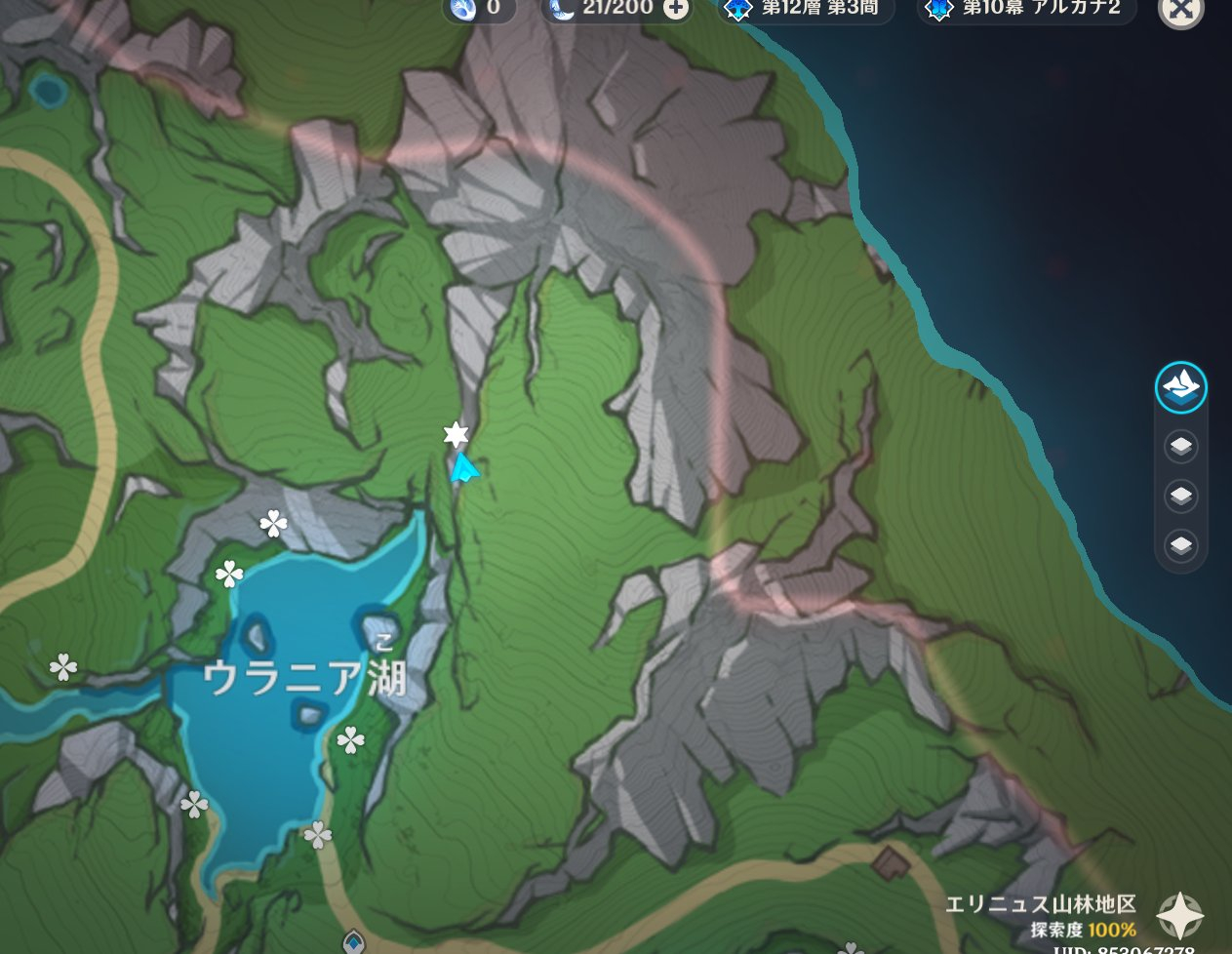Open the 第10幕 アルカナ2 theater shortcut
Screen dimensions: 1232x954
pos(1026,9)
